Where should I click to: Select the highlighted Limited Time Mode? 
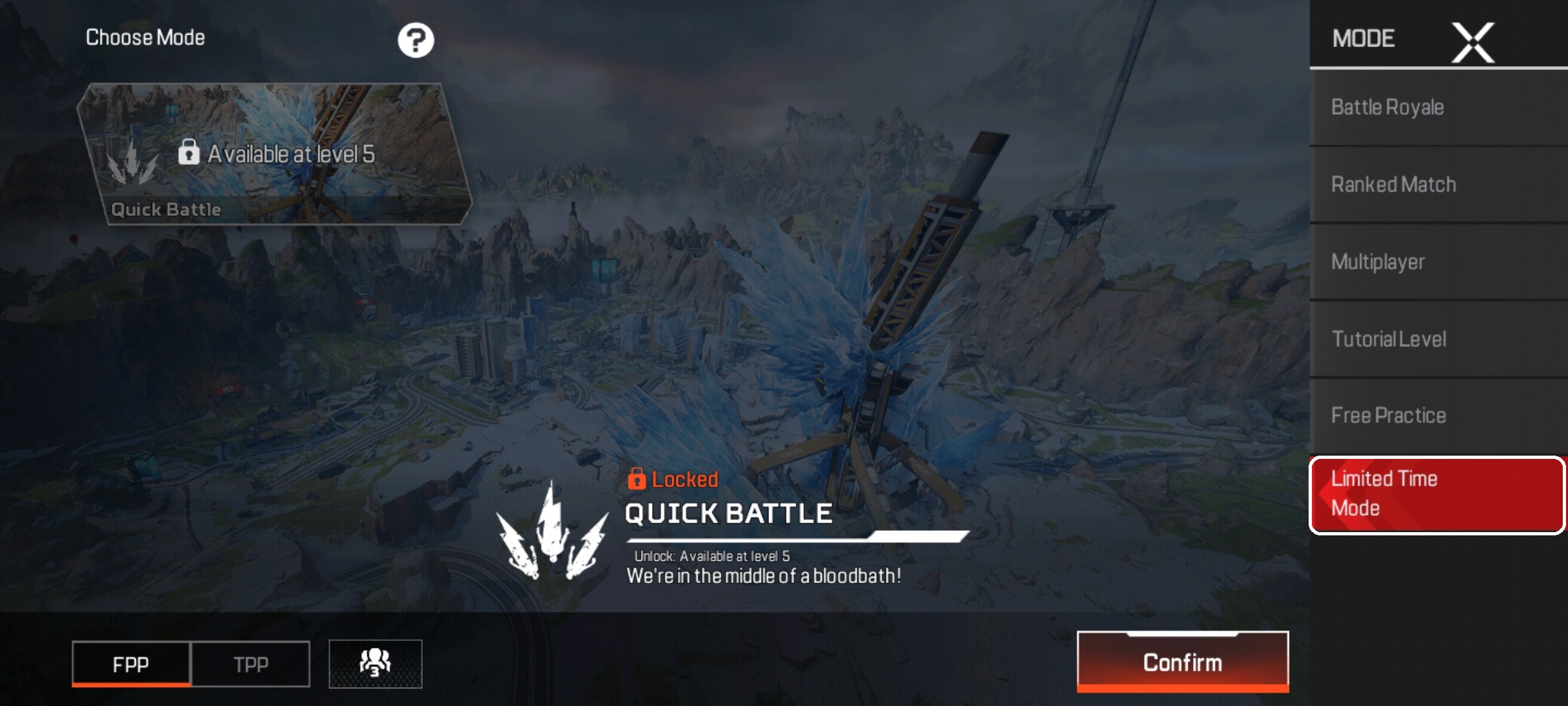pos(1435,494)
